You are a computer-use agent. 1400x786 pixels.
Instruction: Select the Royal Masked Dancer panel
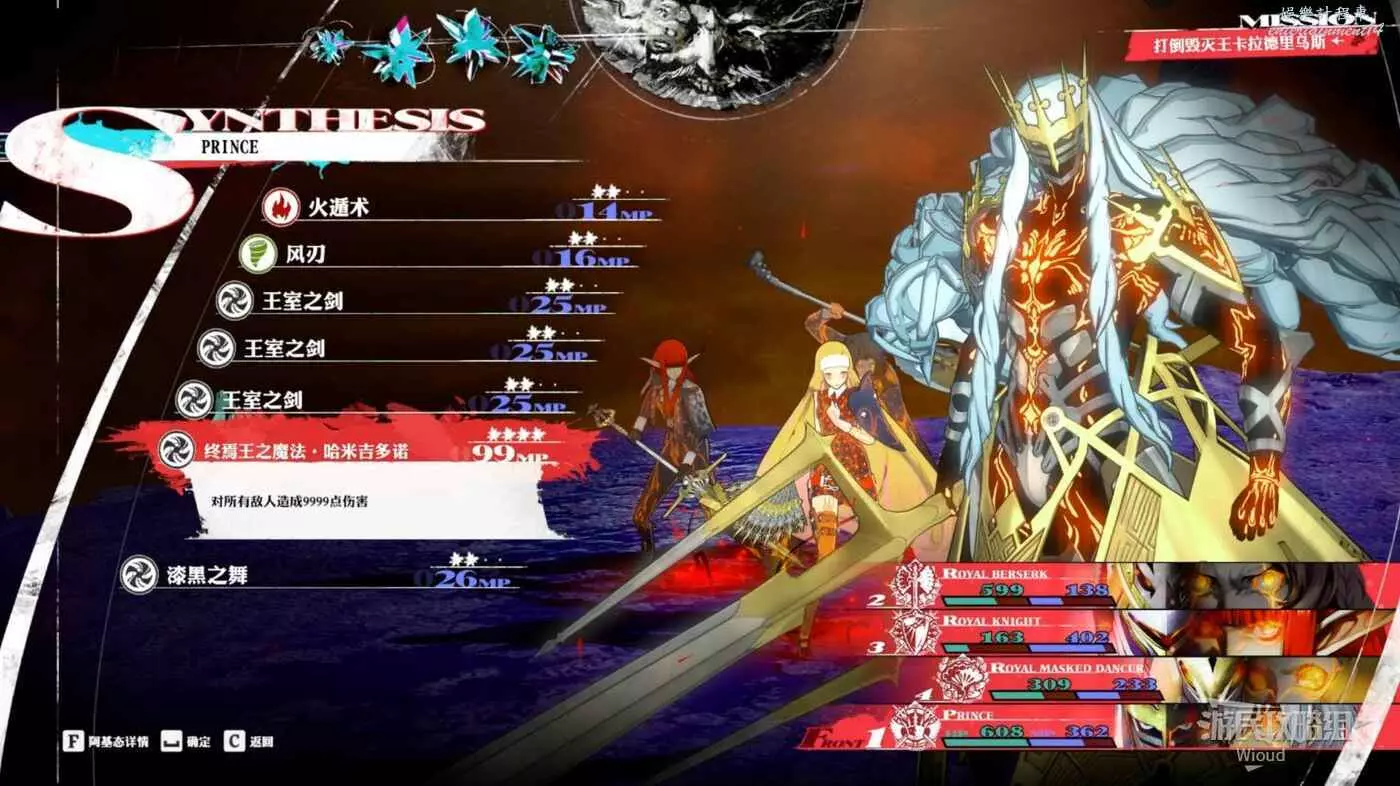pyautogui.click(x=1070, y=680)
